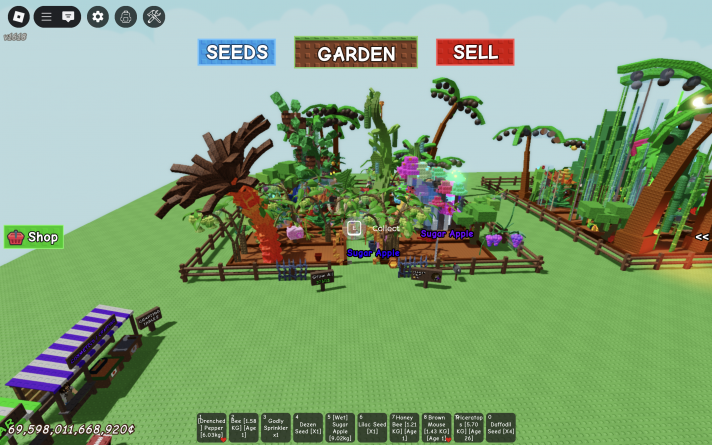Equip the Honey Bee slot
The width and height of the screenshot is (712, 445).
[404, 427]
